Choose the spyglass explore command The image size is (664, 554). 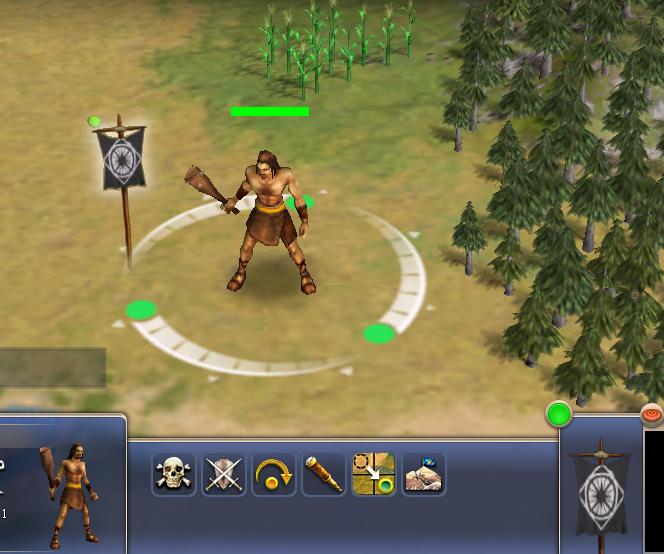[x=324, y=474]
